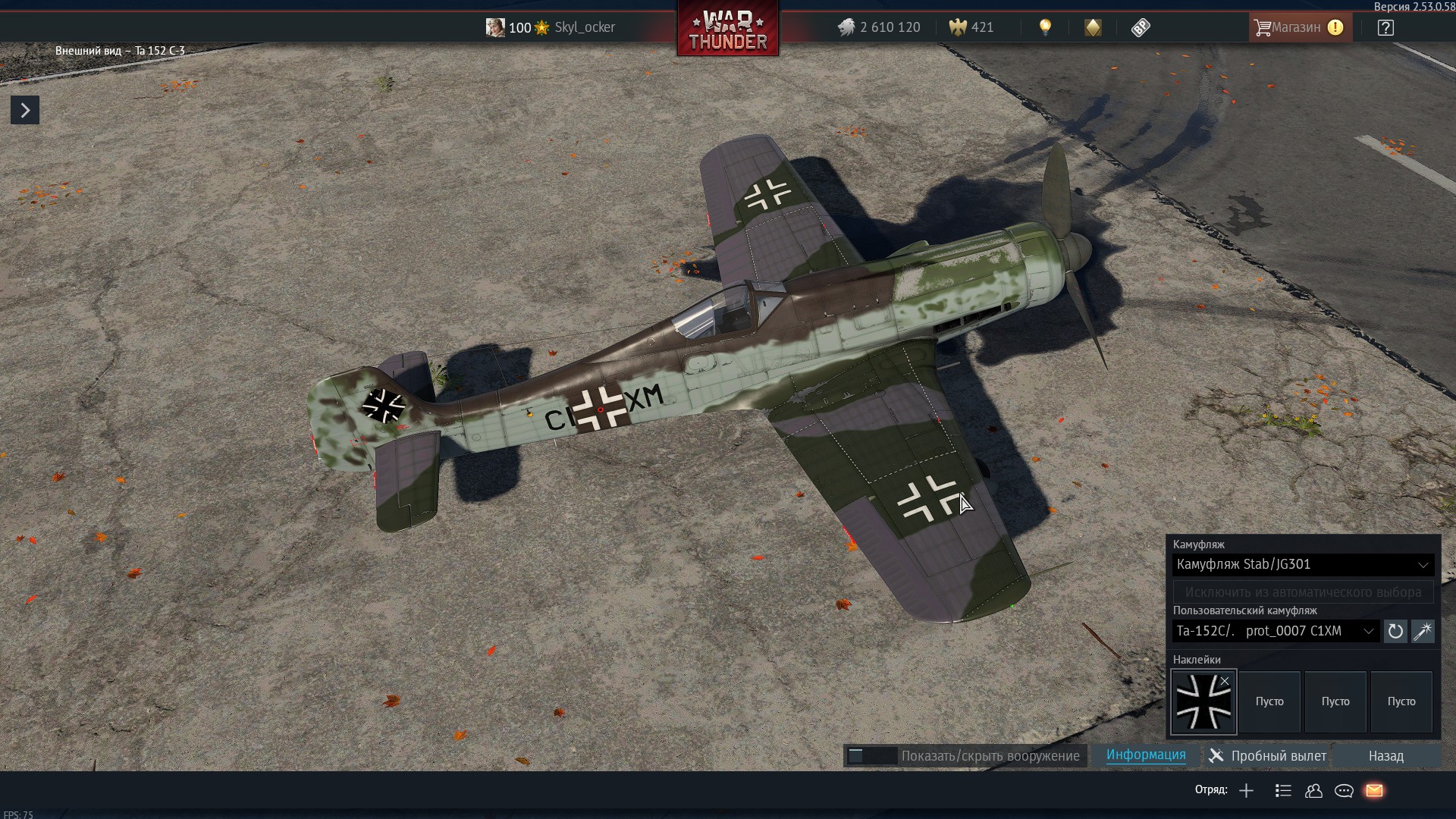
Task: Open the orange mail inbox
Action: tap(1374, 791)
